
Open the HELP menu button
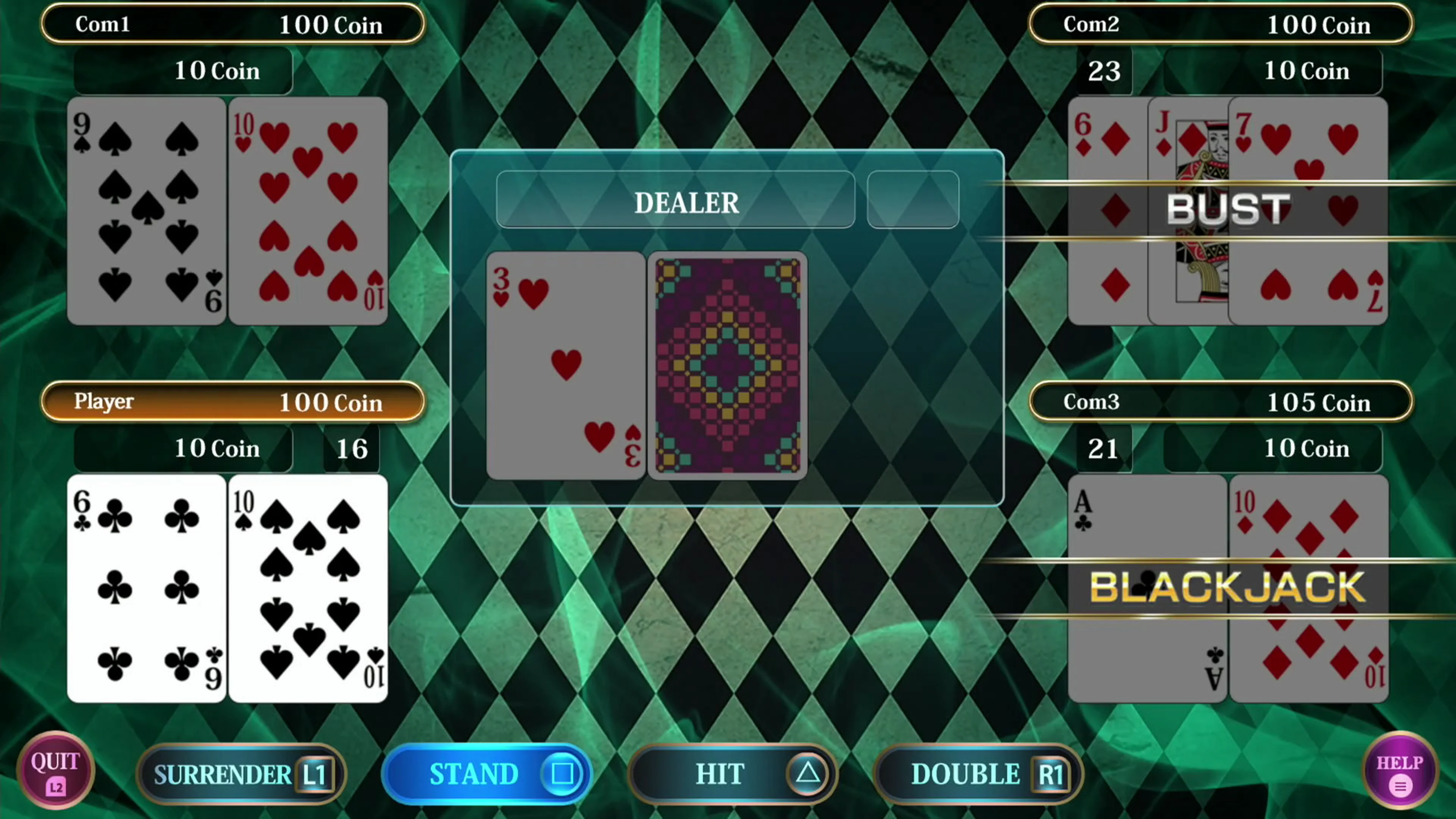pyautogui.click(x=1401, y=773)
